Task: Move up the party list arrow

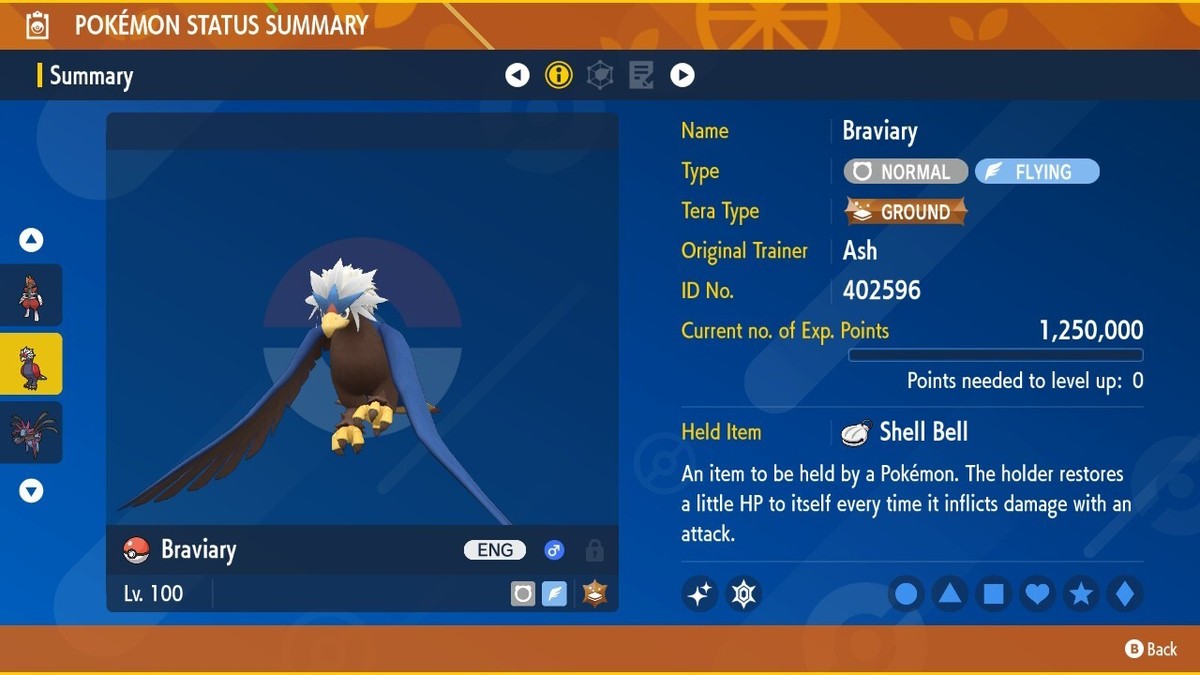Action: [x=31, y=240]
